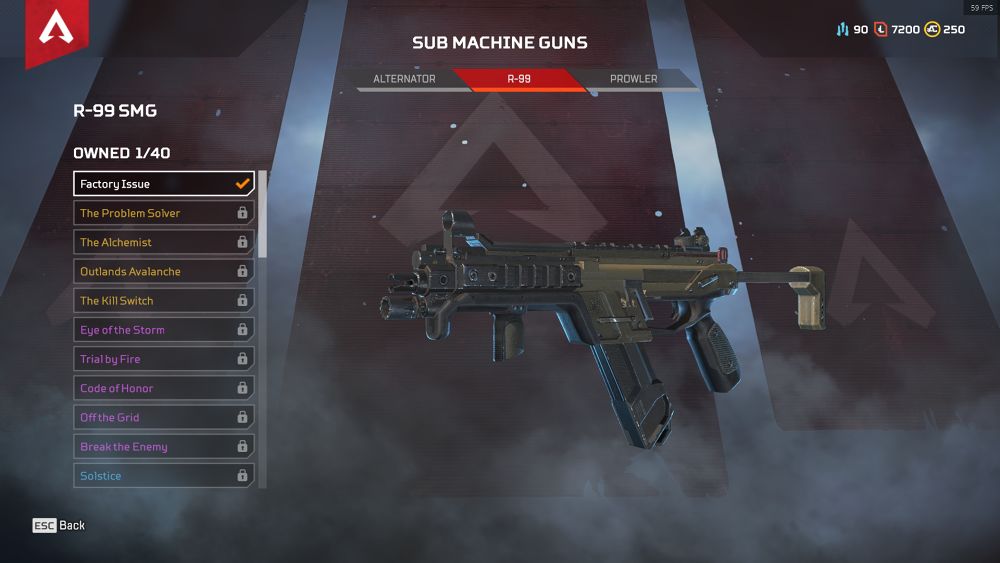Select The Problem Solver skin
The height and width of the screenshot is (563, 1000).
pos(164,213)
